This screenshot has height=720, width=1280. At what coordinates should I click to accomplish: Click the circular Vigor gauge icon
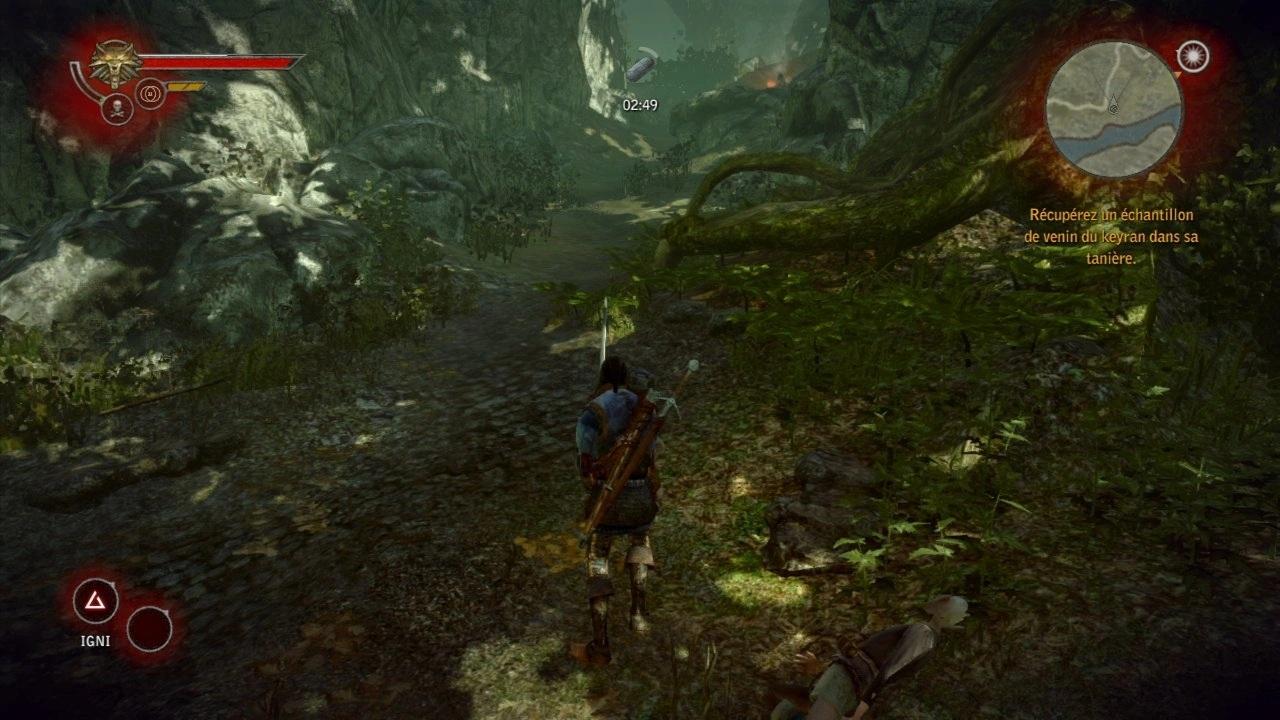click(148, 95)
